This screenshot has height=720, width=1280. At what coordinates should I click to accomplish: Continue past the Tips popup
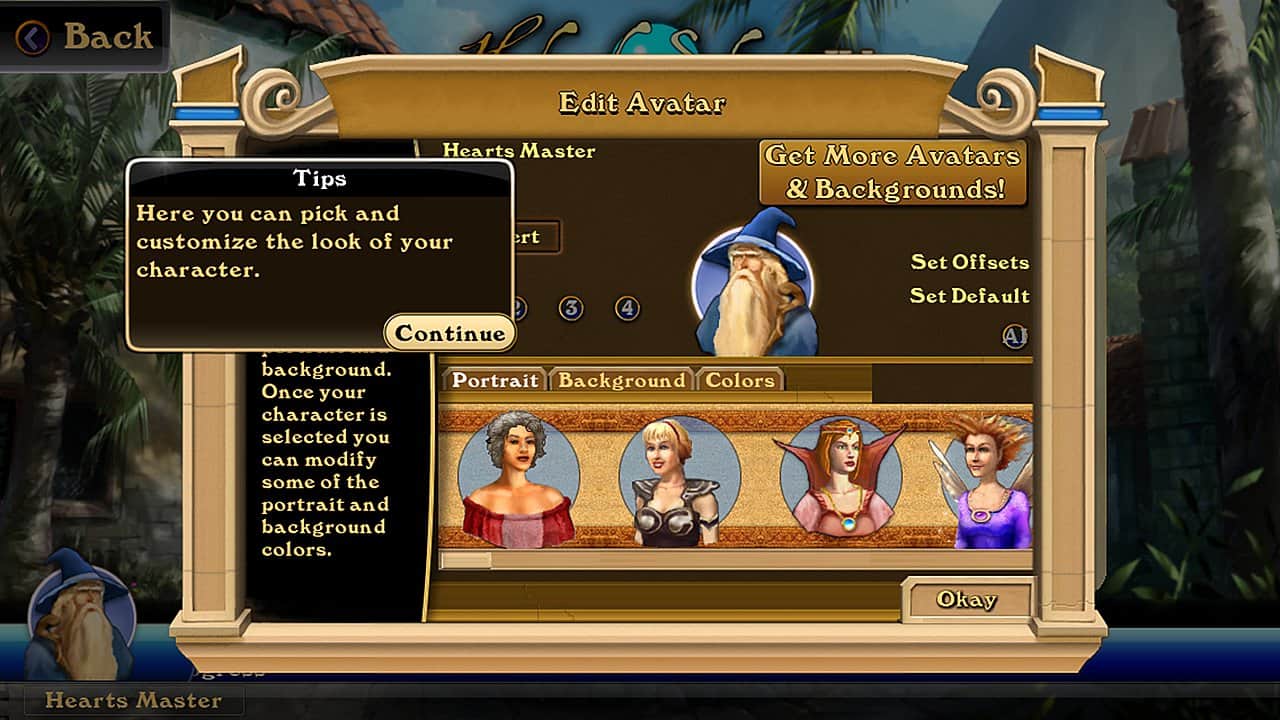pos(449,333)
